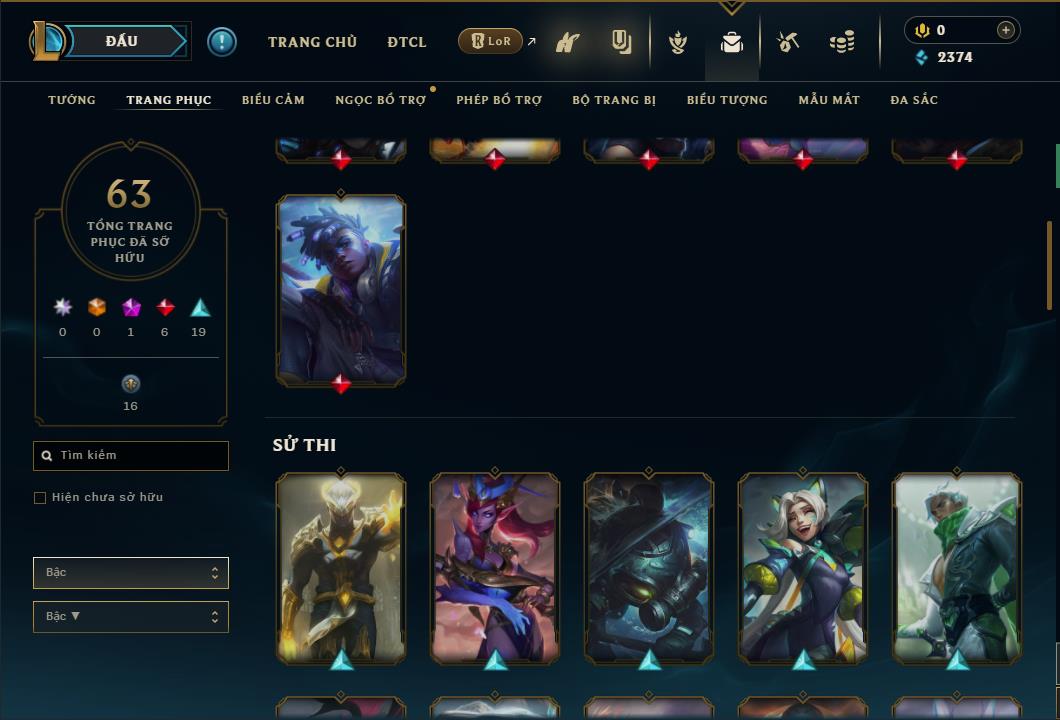Viewport: 1060px width, 720px height.
Task: Open the ĐTCL game mode page
Action: [x=407, y=42]
